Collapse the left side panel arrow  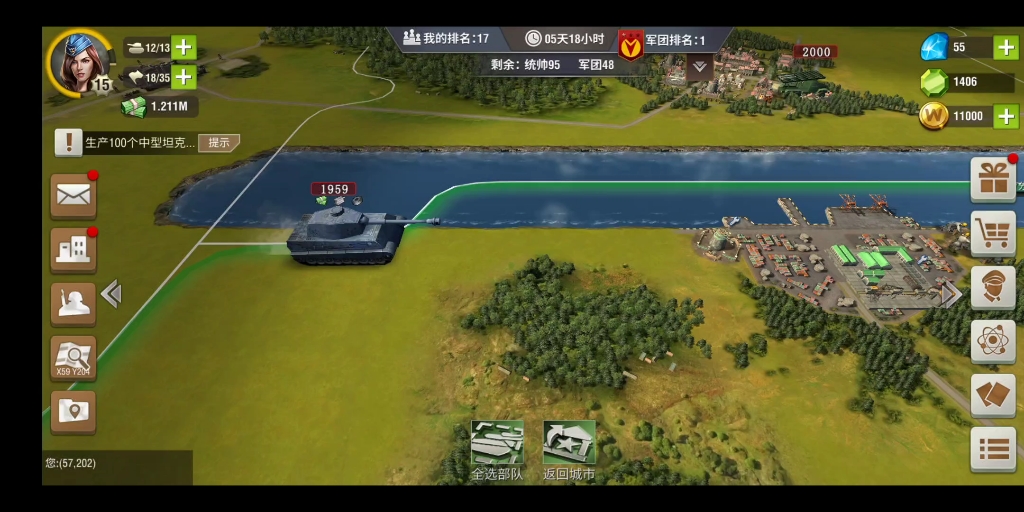112,294
